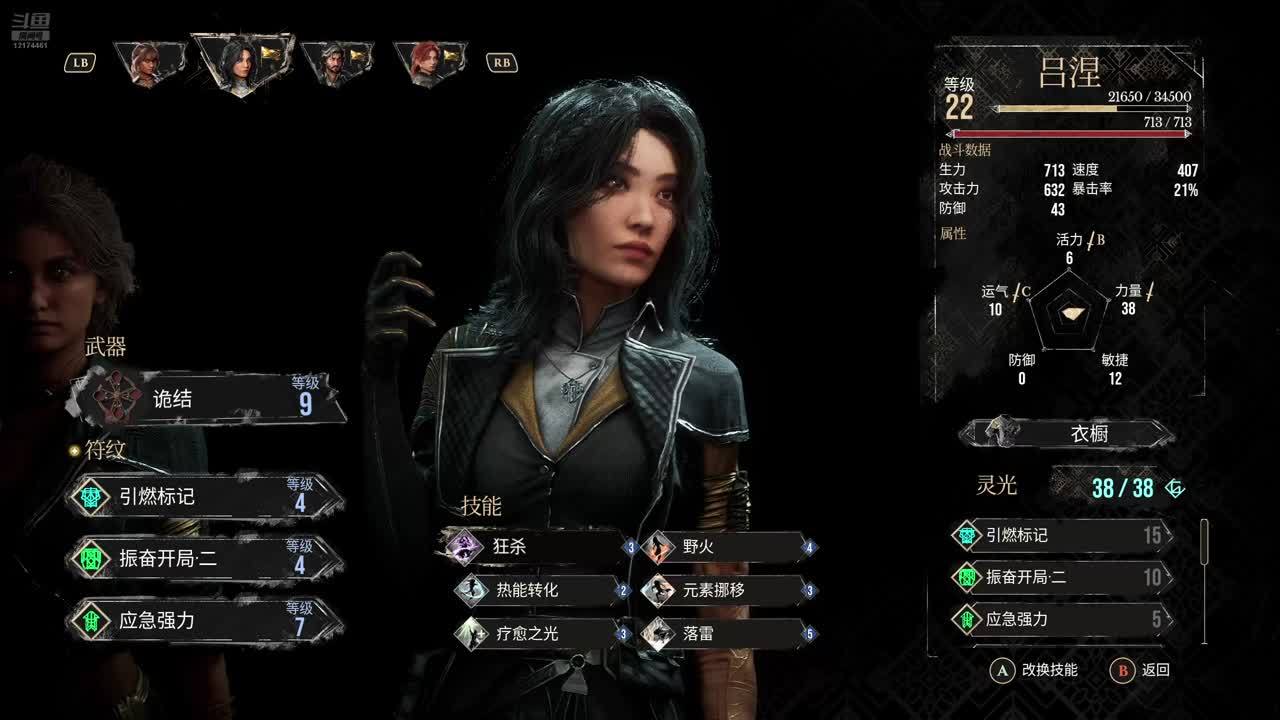Open the 引燃标记 rune slot at level 4
The image size is (1280, 720).
click(207, 497)
